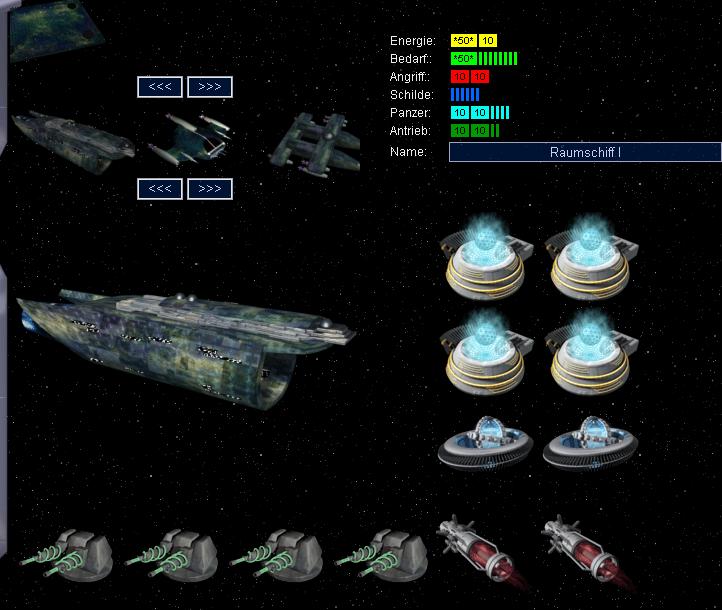Screen dimensions: 722x610
Task: Select the long green cruiser hull thumbnail
Action: click(72, 136)
